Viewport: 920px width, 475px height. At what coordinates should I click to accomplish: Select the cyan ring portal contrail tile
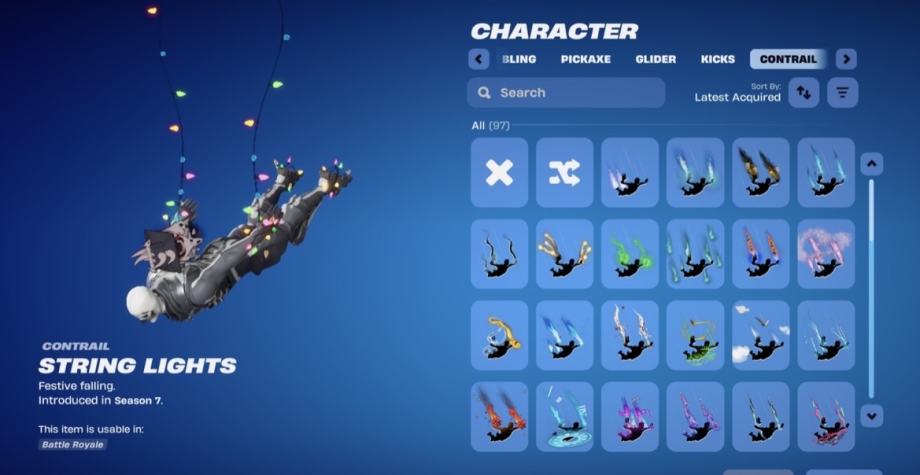[564, 417]
